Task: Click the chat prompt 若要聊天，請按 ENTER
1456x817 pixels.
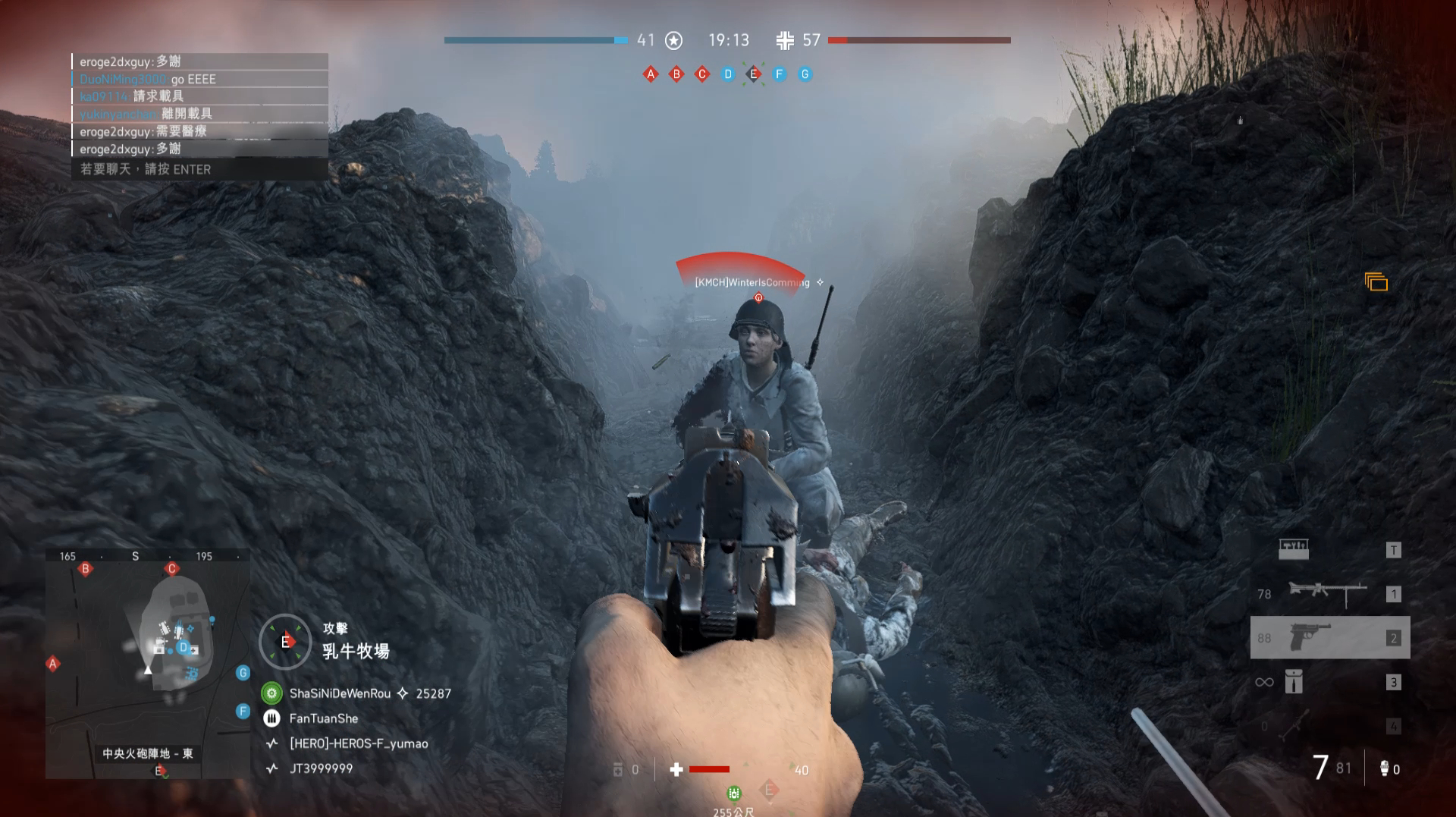Action: 144,169
